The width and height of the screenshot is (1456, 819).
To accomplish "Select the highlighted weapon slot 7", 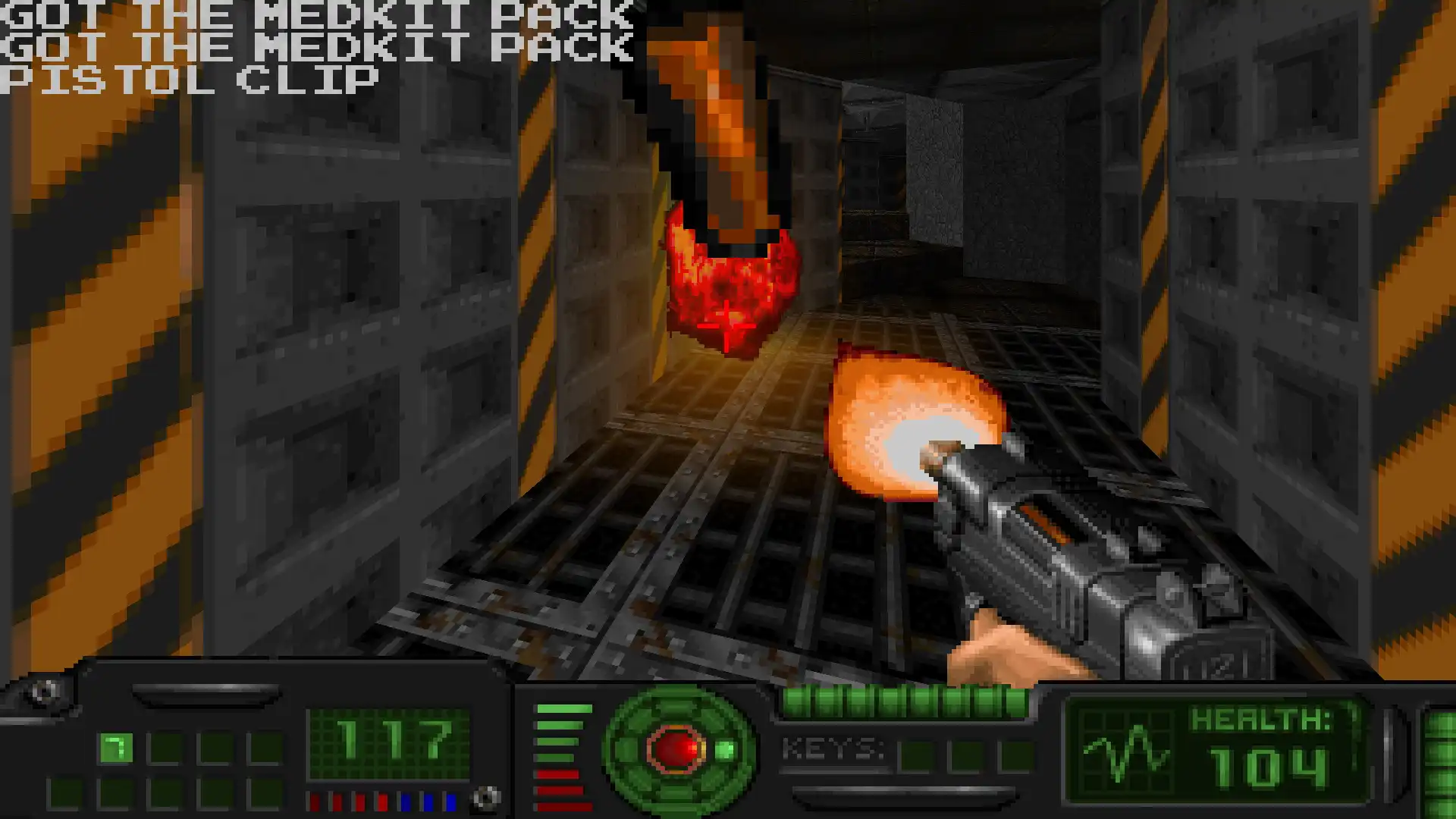I will coord(115,748).
